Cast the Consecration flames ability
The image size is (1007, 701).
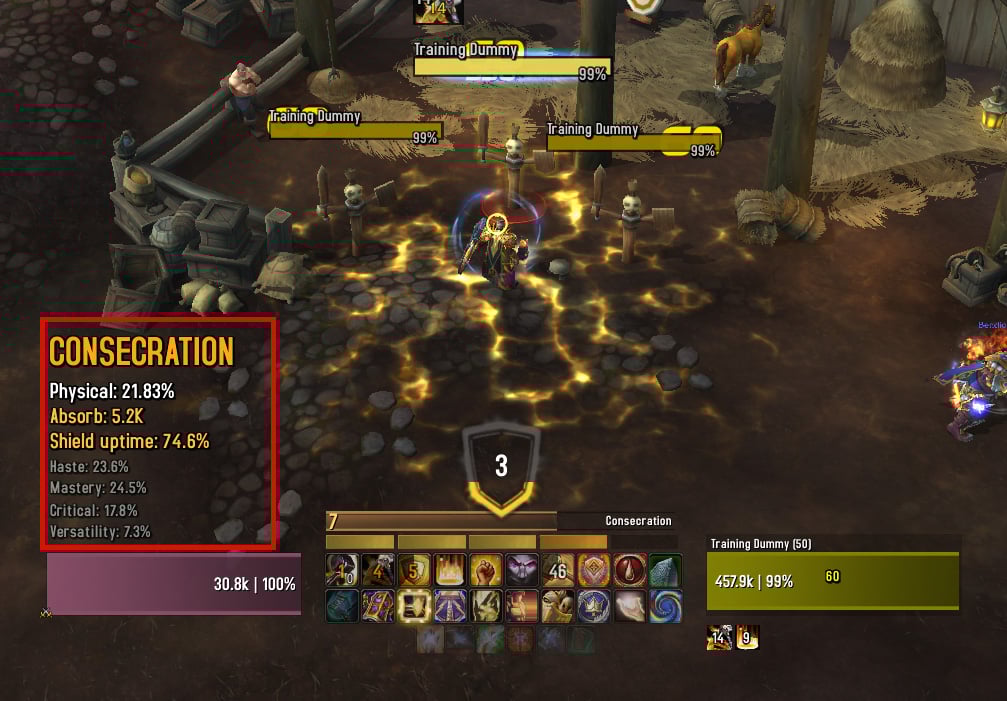[450, 570]
